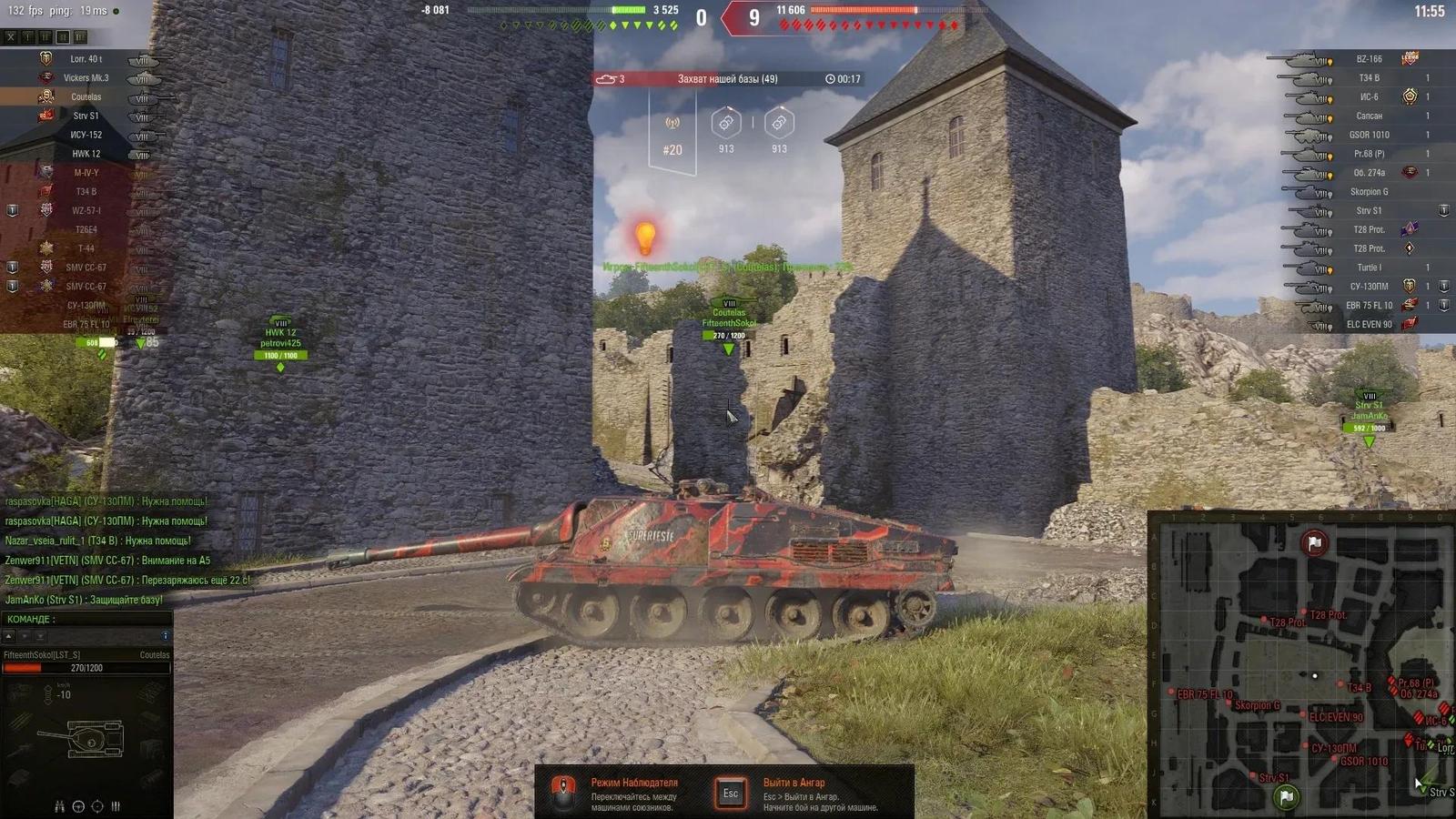The image size is (1456, 819).
Task: Expand chat history with the up arrow
Action: (8, 634)
